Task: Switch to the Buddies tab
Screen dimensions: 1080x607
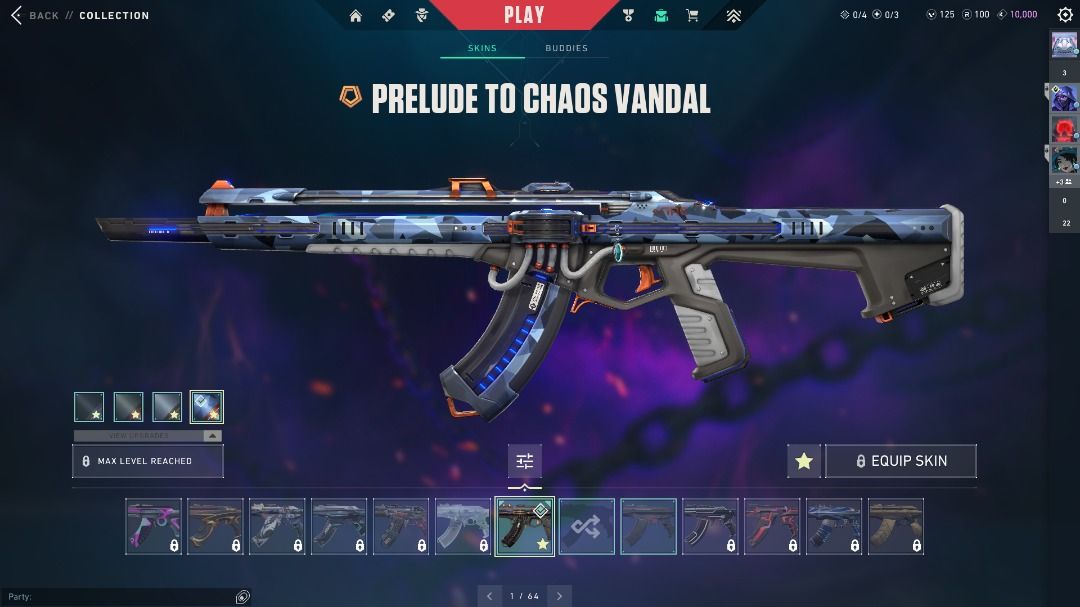Action: coord(566,48)
